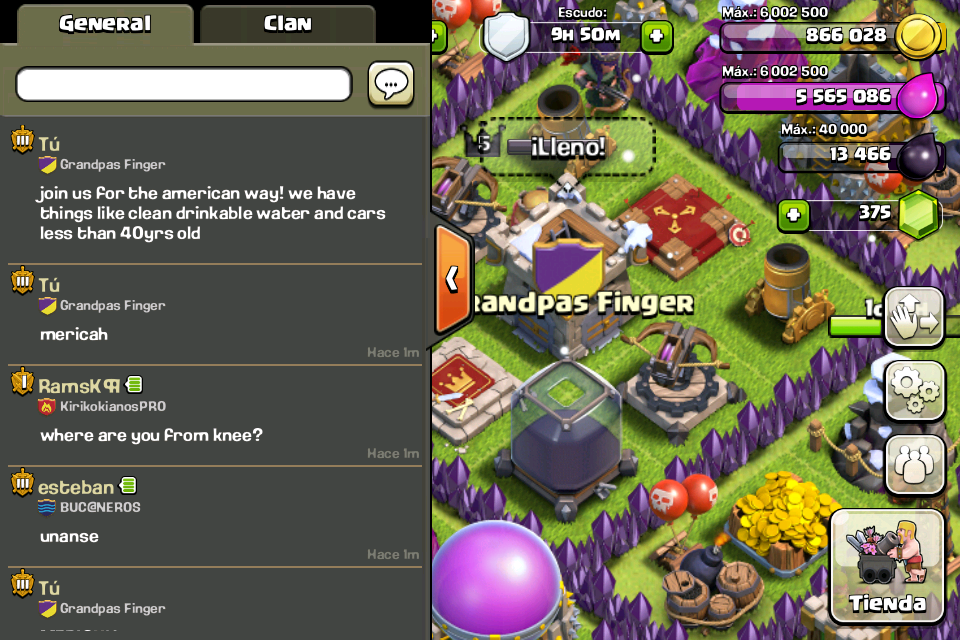
Task: Tap the BUC@NEROS clan name
Action: (100, 507)
